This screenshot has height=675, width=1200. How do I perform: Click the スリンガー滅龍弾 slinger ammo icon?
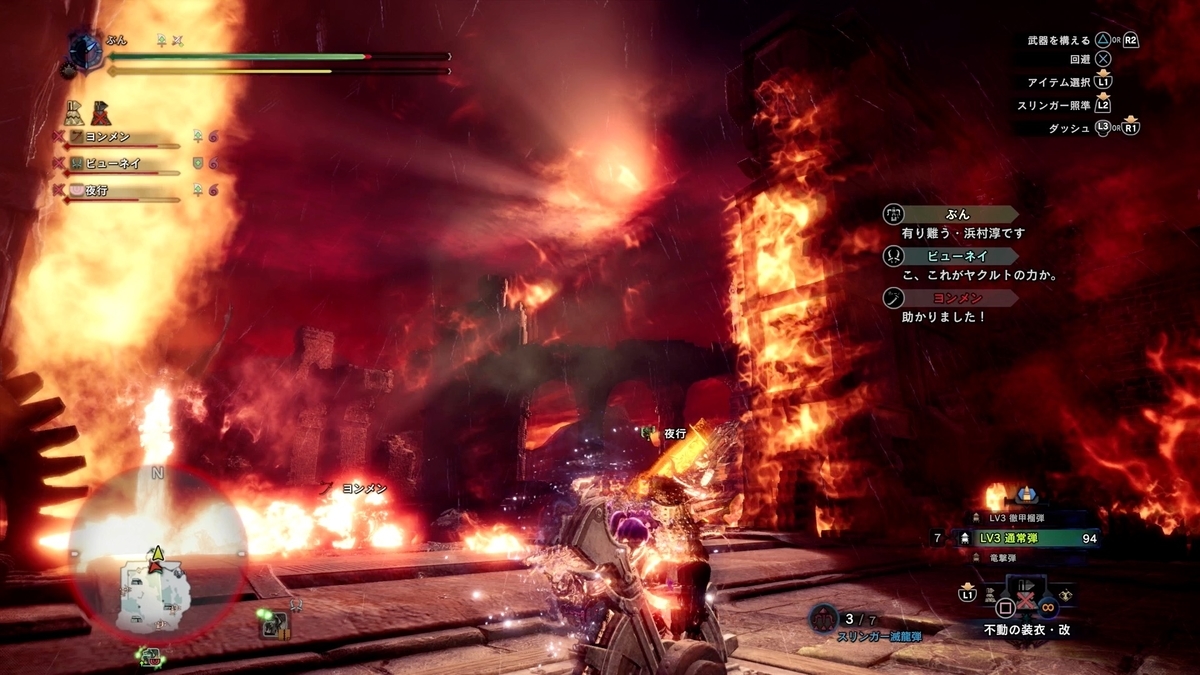click(x=823, y=620)
